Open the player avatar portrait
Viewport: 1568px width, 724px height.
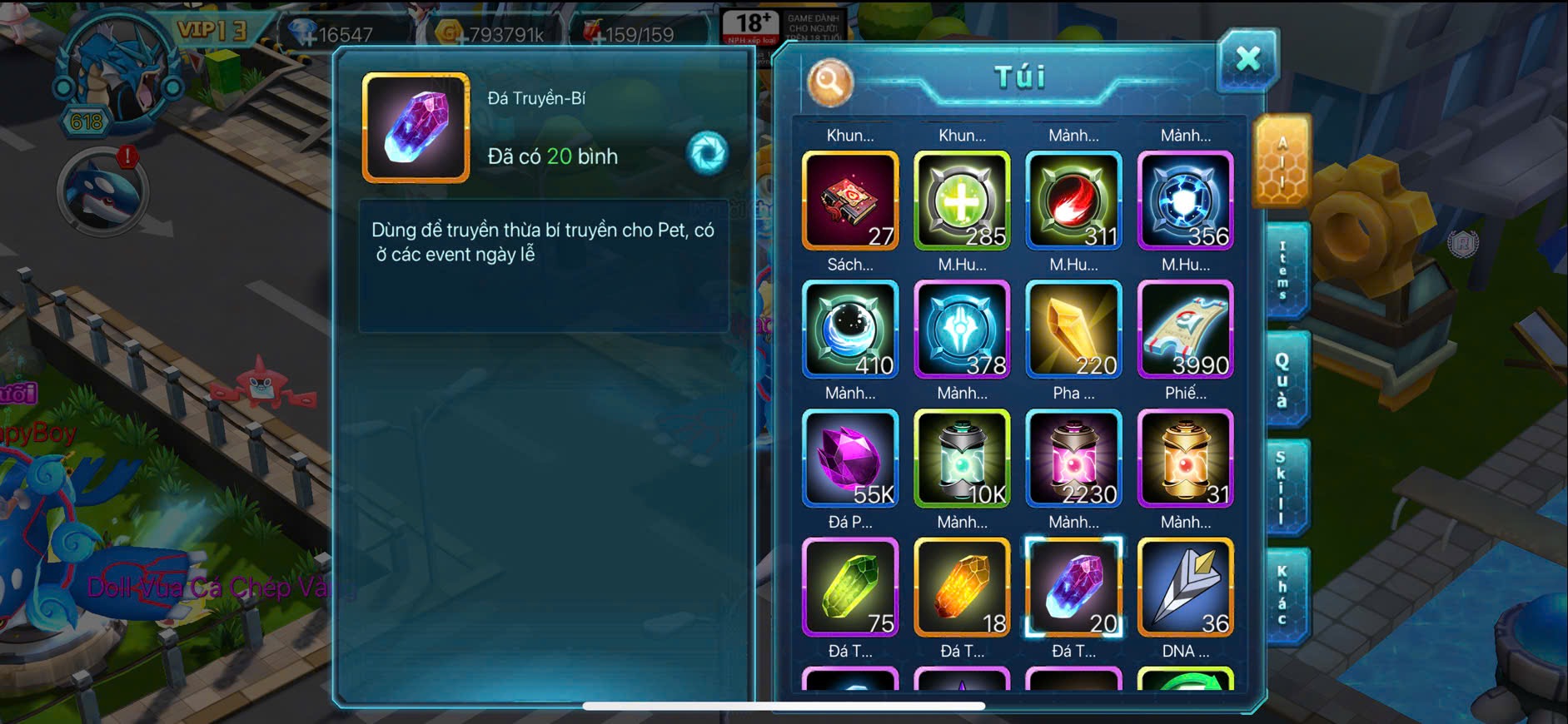(118, 72)
